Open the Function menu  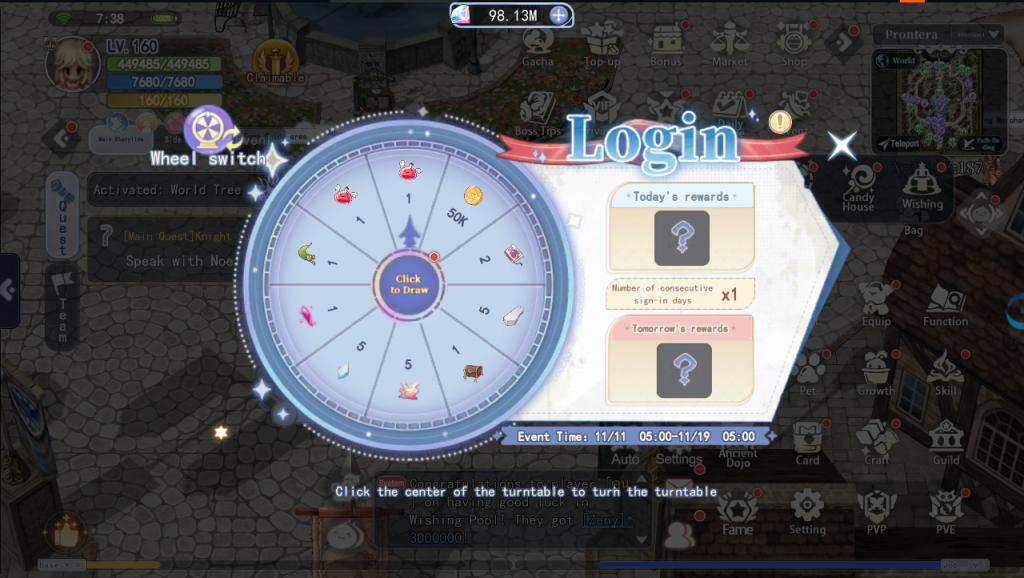click(x=945, y=302)
